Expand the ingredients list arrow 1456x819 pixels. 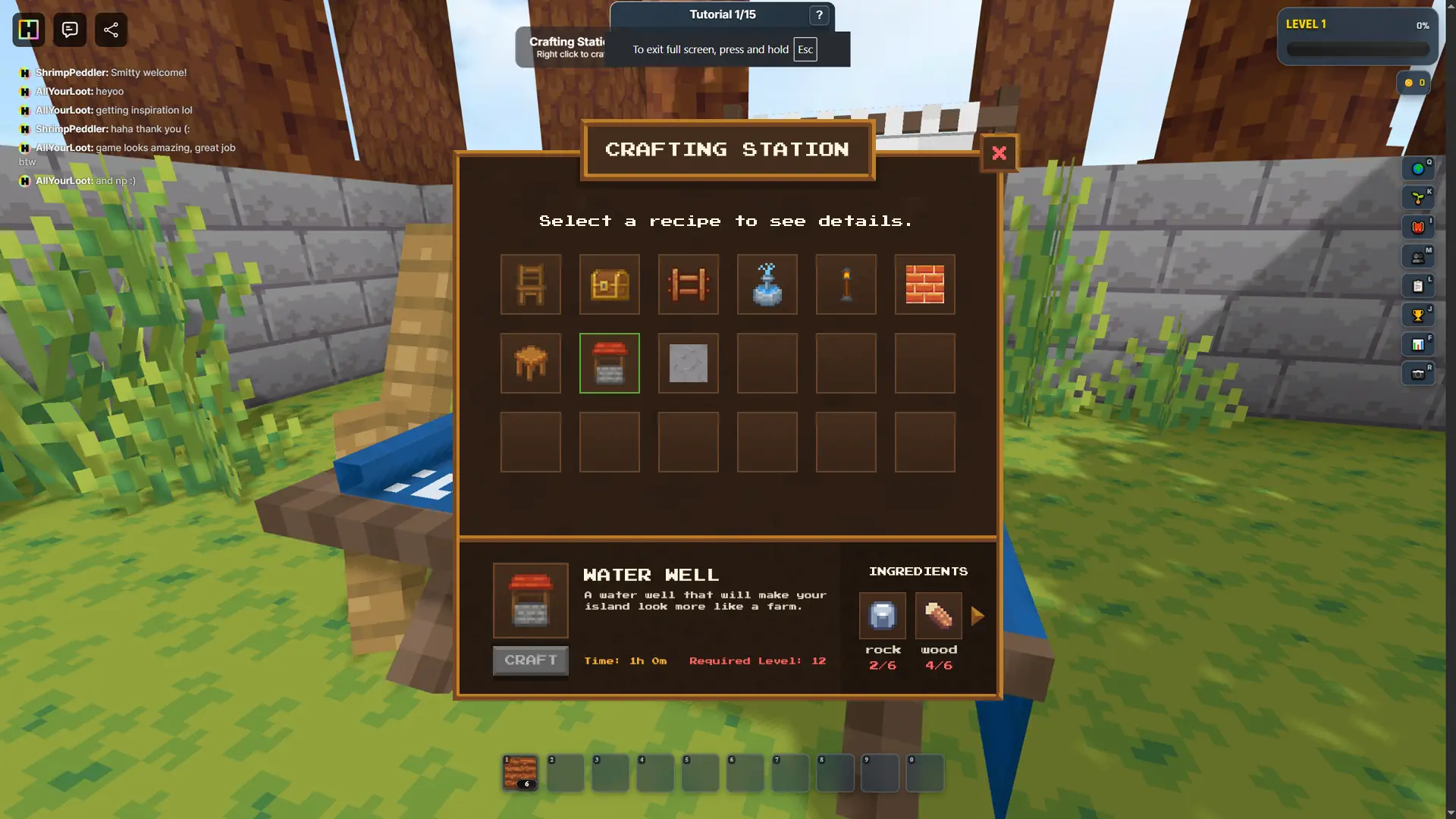click(979, 616)
